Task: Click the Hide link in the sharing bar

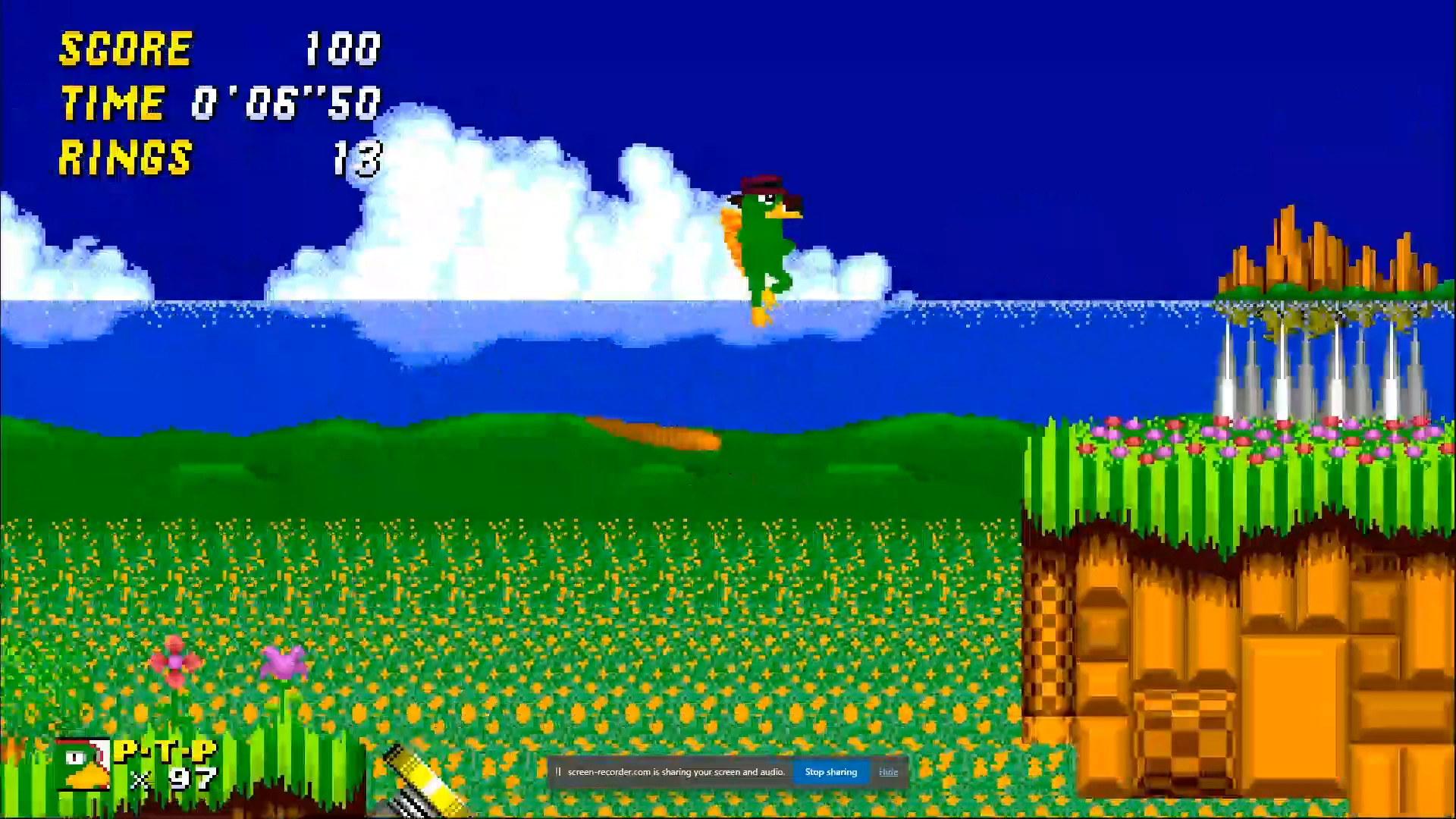Action: point(887,771)
